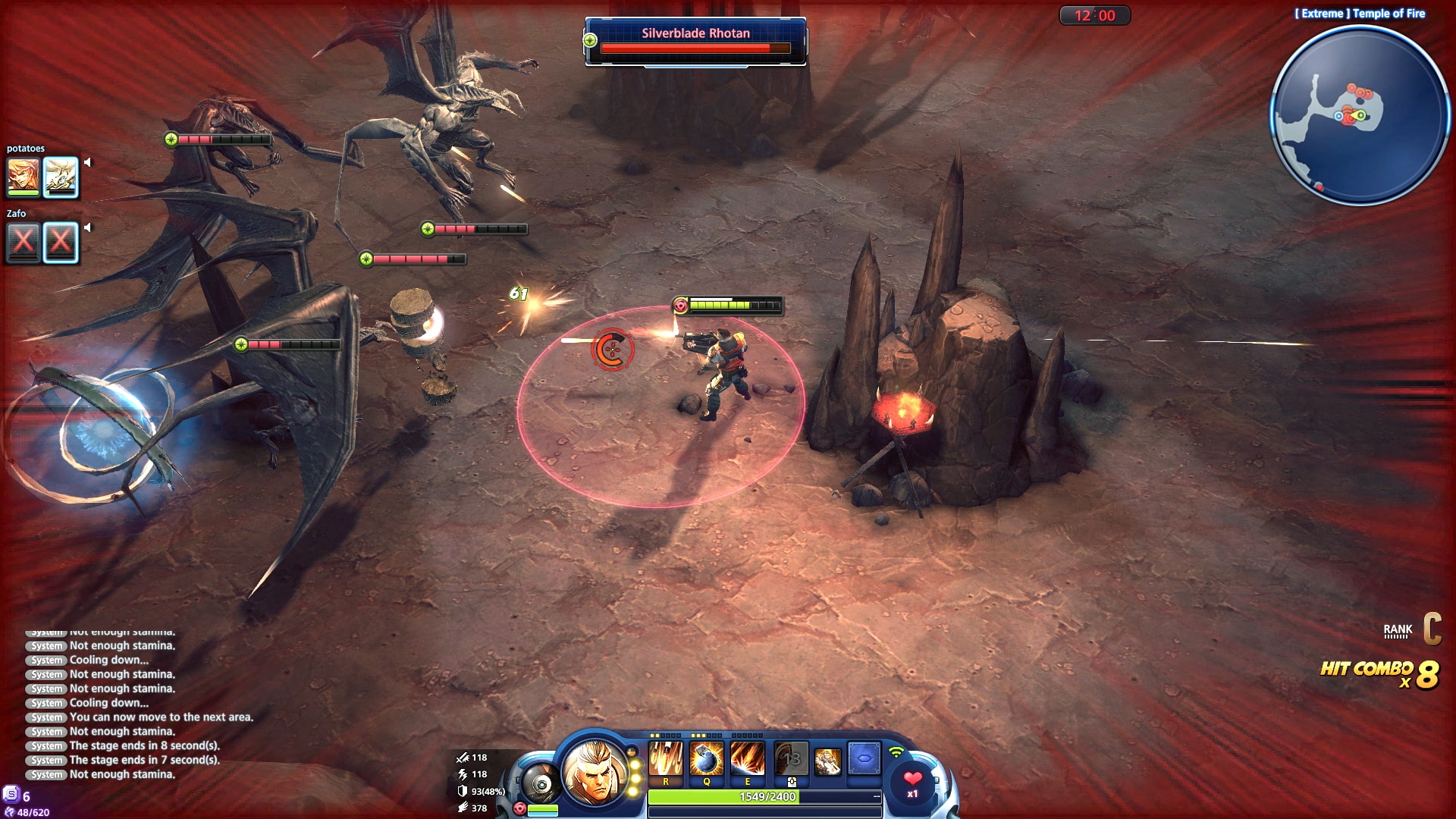Open the circular minimap
This screenshot has height=819, width=1456.
coord(1359,115)
